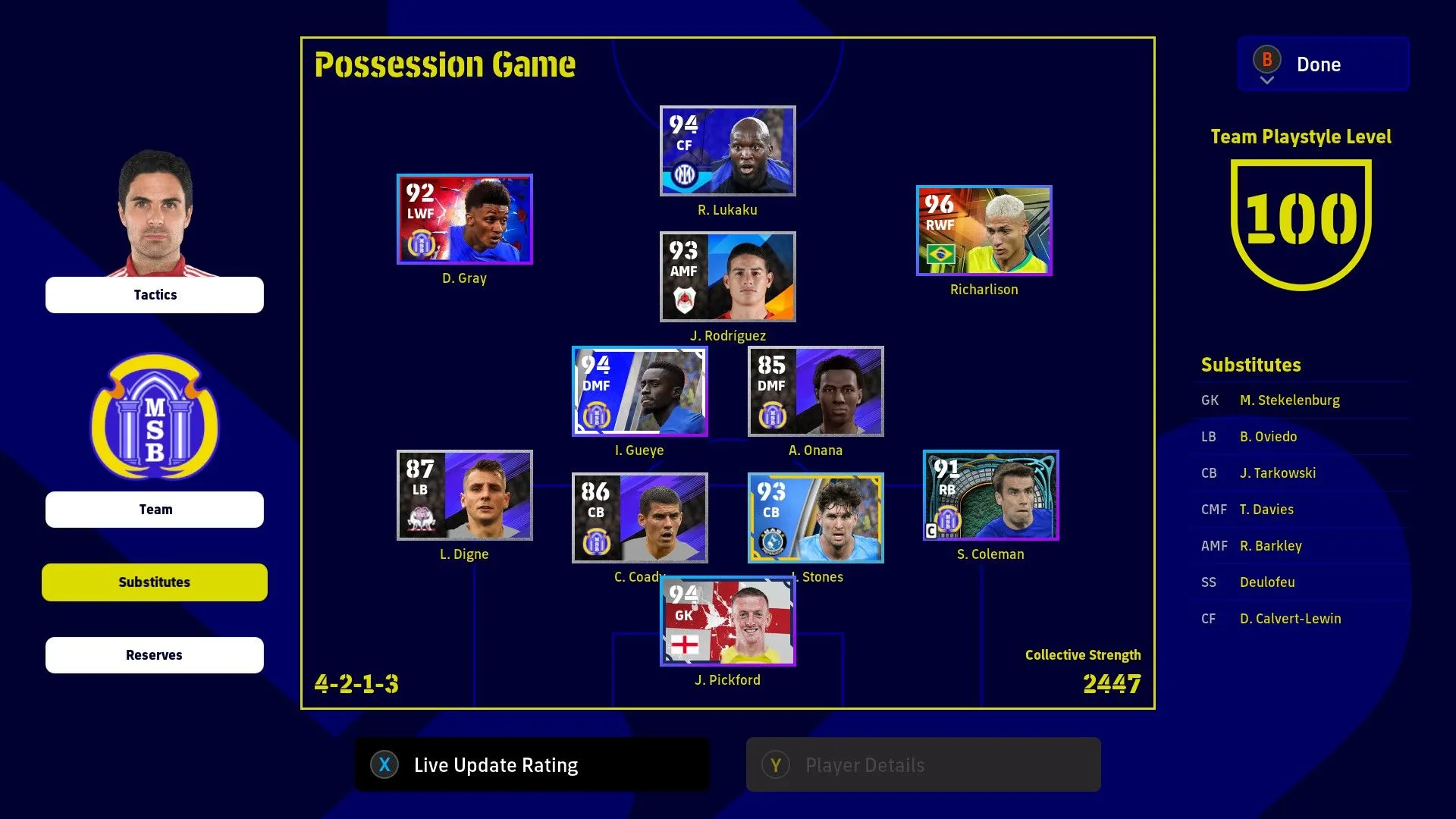
Task: Select the Team menu option
Action: pyautogui.click(x=155, y=510)
